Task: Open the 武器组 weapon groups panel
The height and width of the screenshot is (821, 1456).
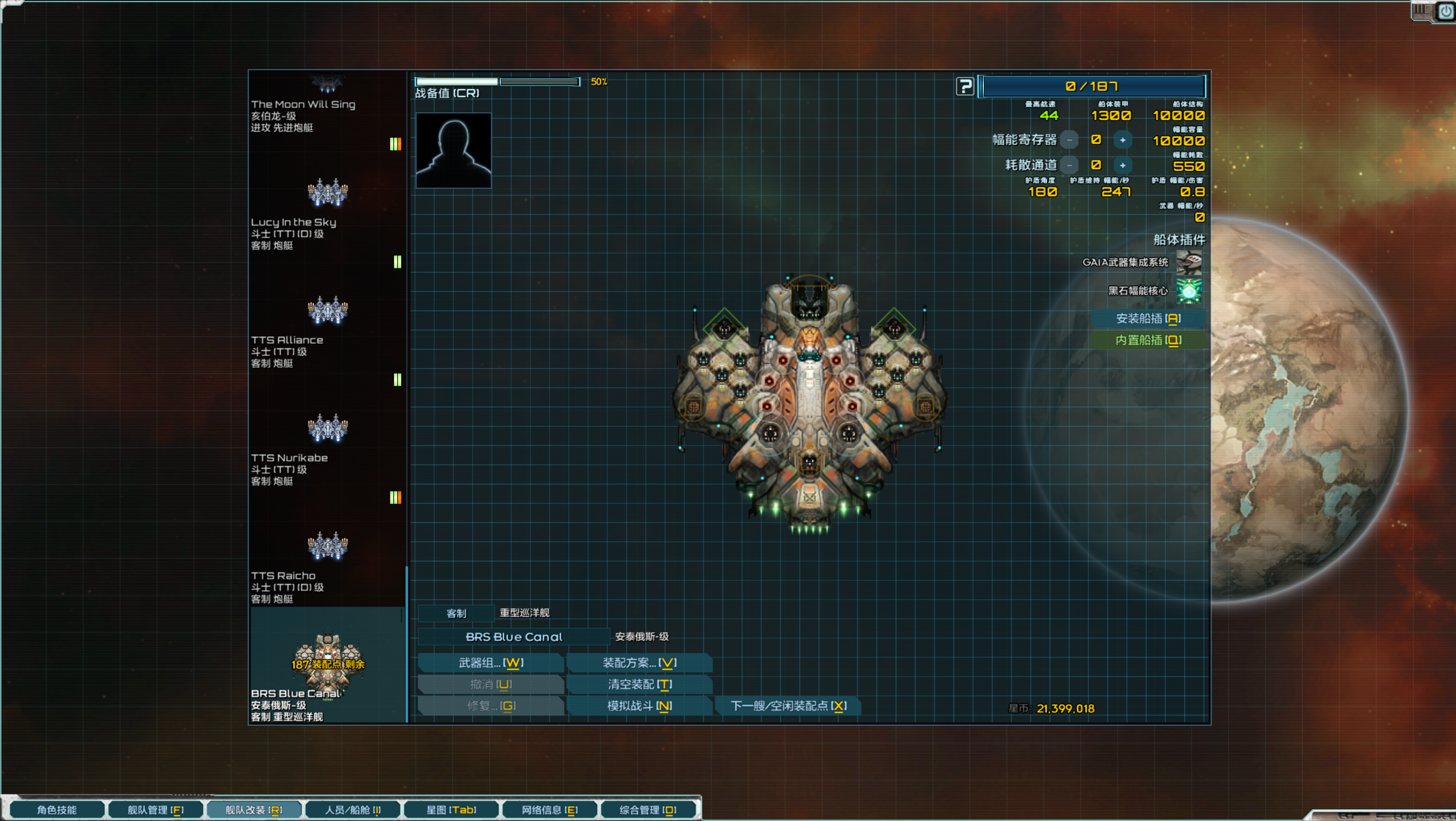Action: [491, 663]
